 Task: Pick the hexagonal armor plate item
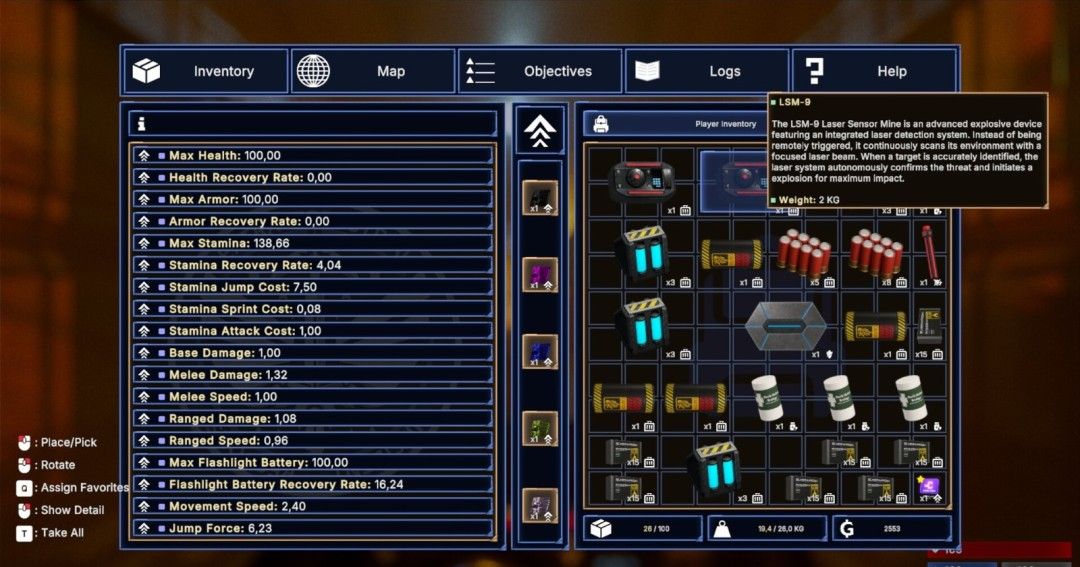[x=785, y=328]
